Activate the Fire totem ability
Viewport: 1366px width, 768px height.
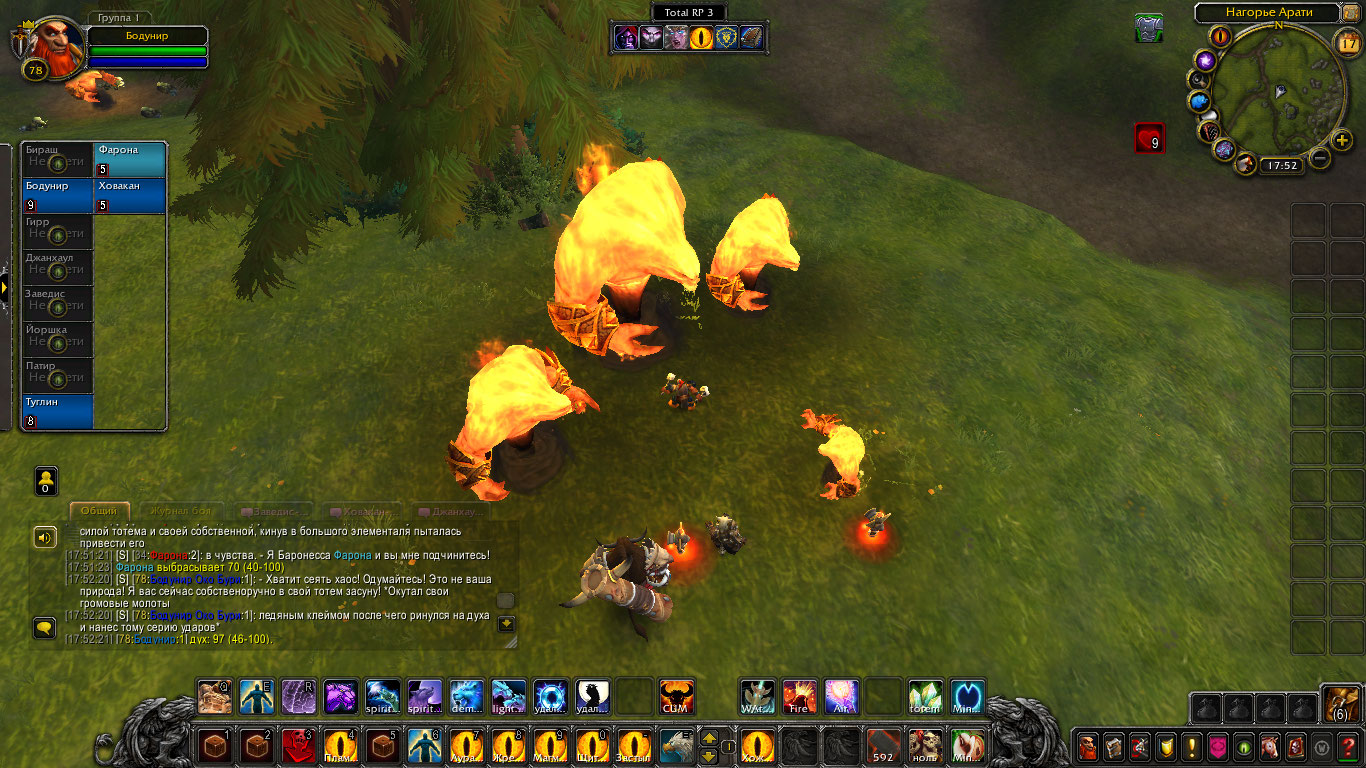pos(799,696)
